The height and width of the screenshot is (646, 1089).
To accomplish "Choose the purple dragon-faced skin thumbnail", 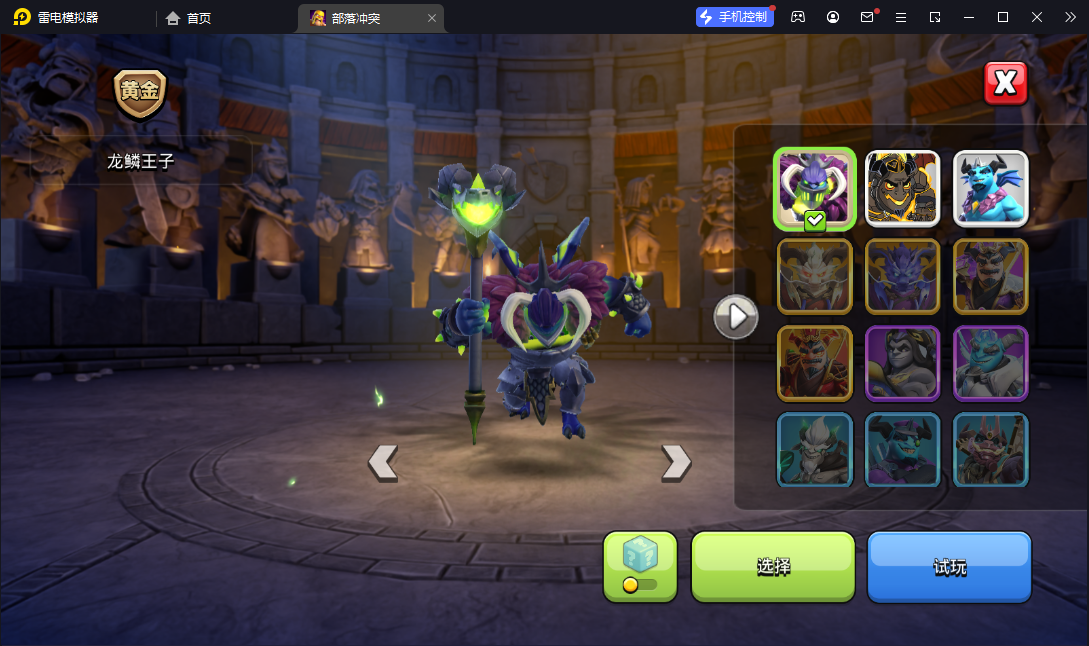I will click(902, 276).
